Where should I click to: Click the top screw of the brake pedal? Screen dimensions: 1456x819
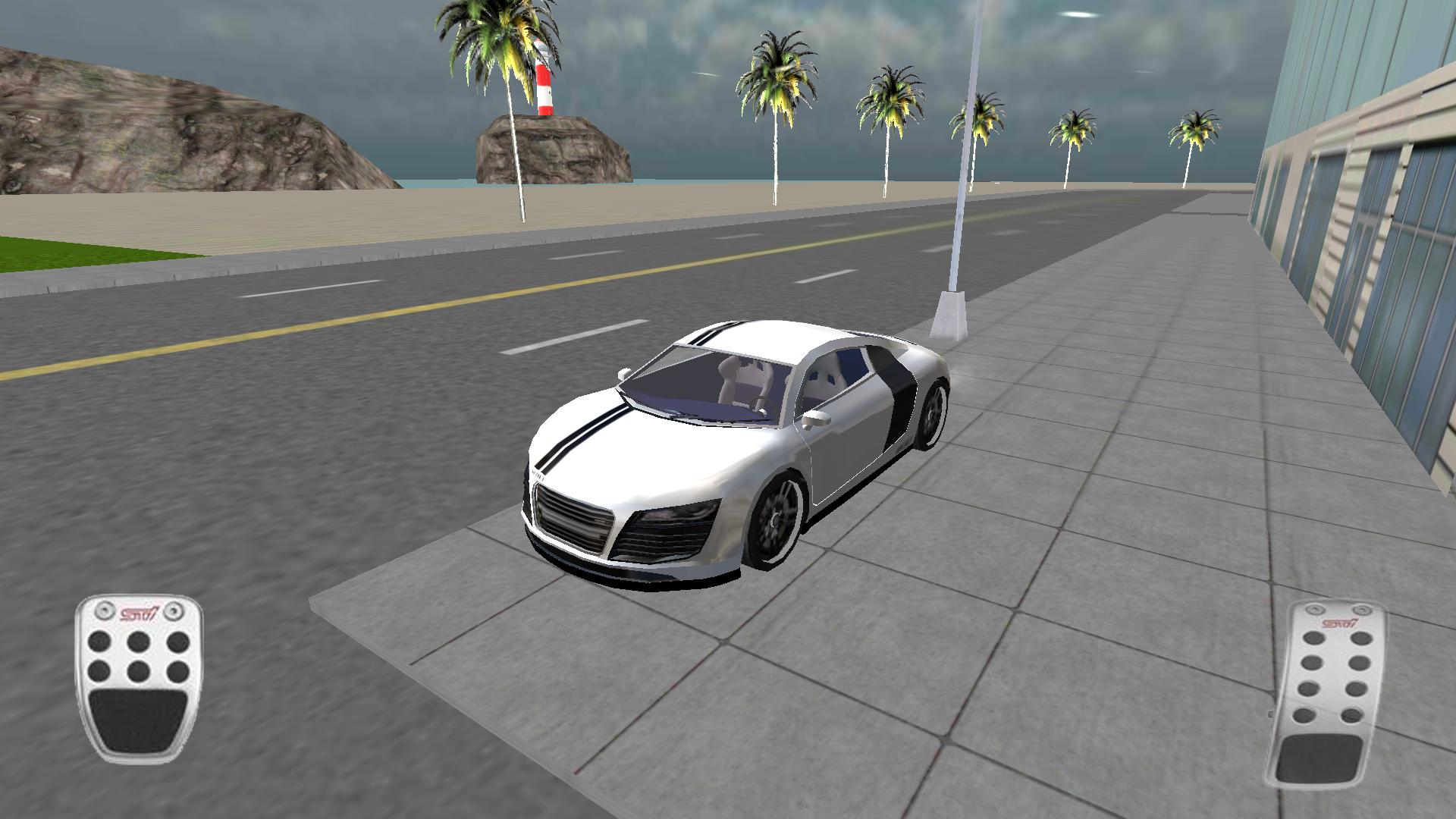point(104,609)
